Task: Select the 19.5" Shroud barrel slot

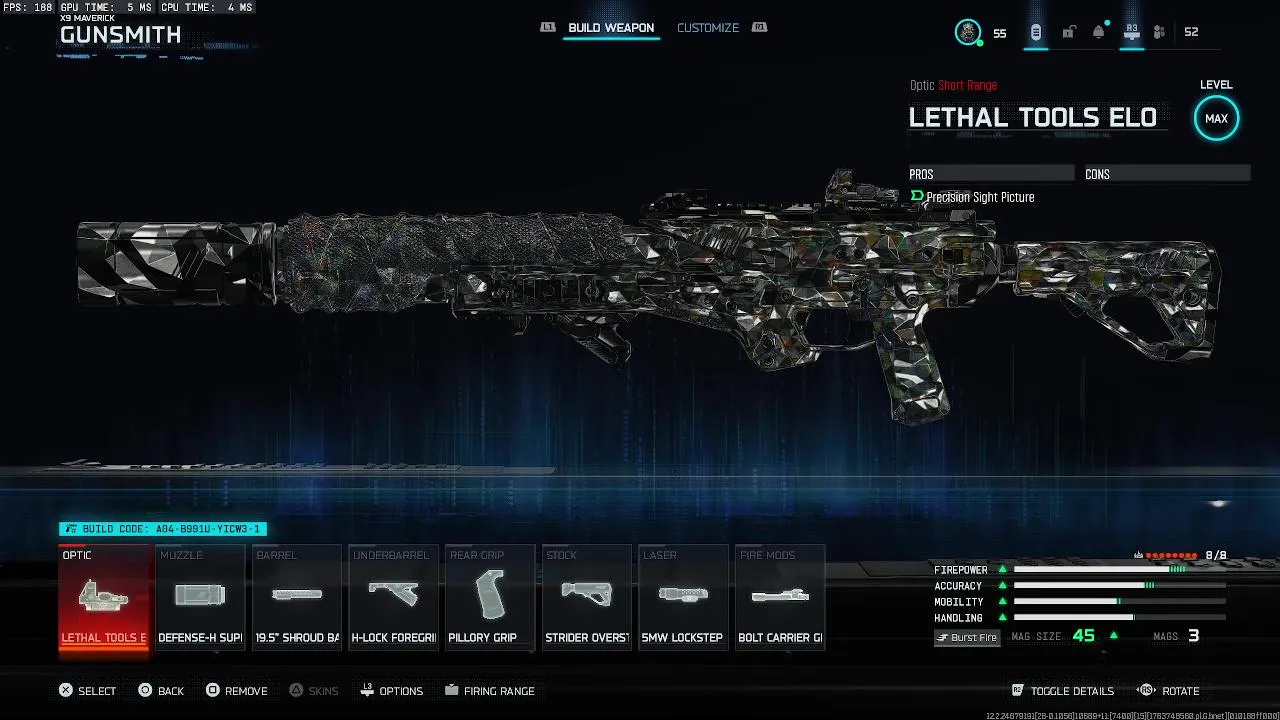Action: click(297, 598)
